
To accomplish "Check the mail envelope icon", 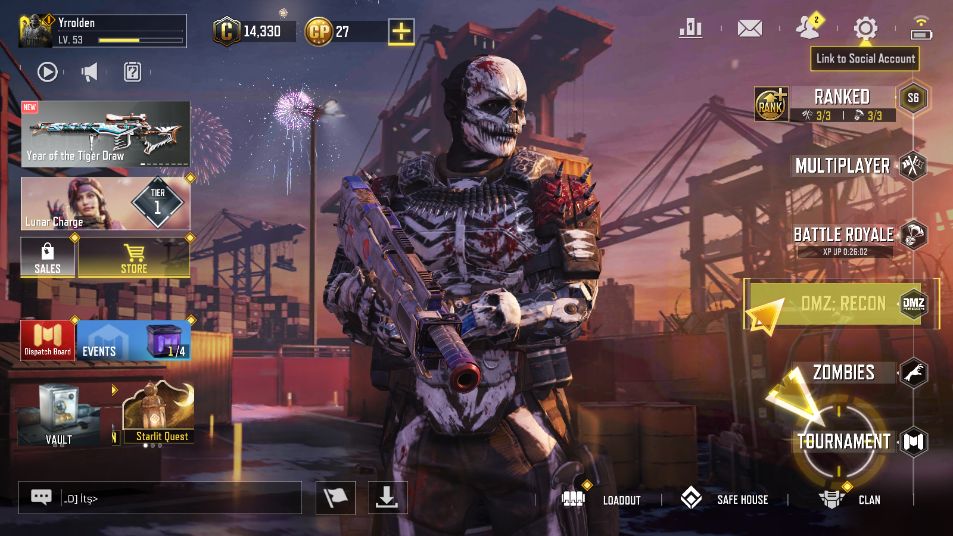I will 749,28.
